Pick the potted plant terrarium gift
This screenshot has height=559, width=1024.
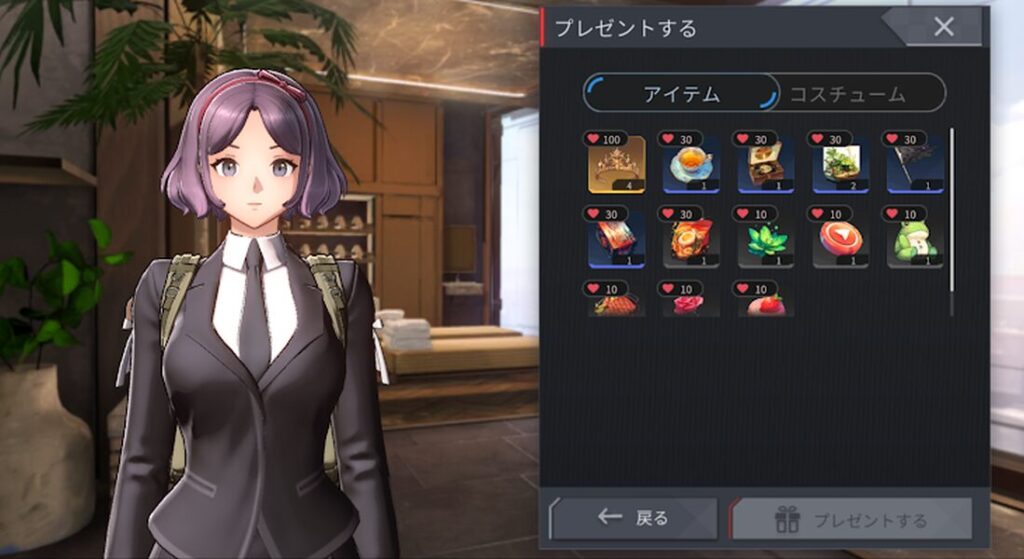click(839, 164)
